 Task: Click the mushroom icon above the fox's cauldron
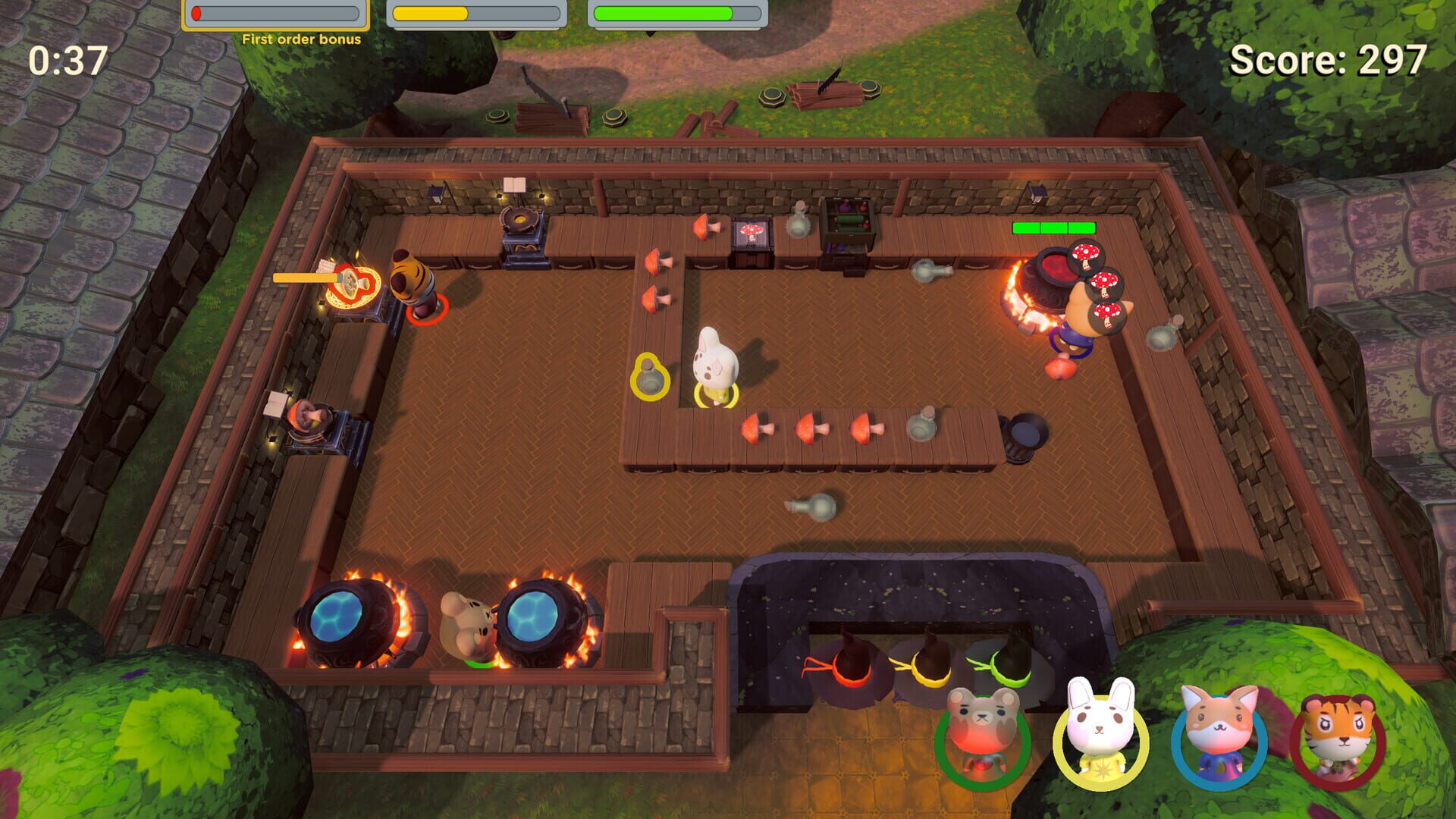click(1085, 256)
